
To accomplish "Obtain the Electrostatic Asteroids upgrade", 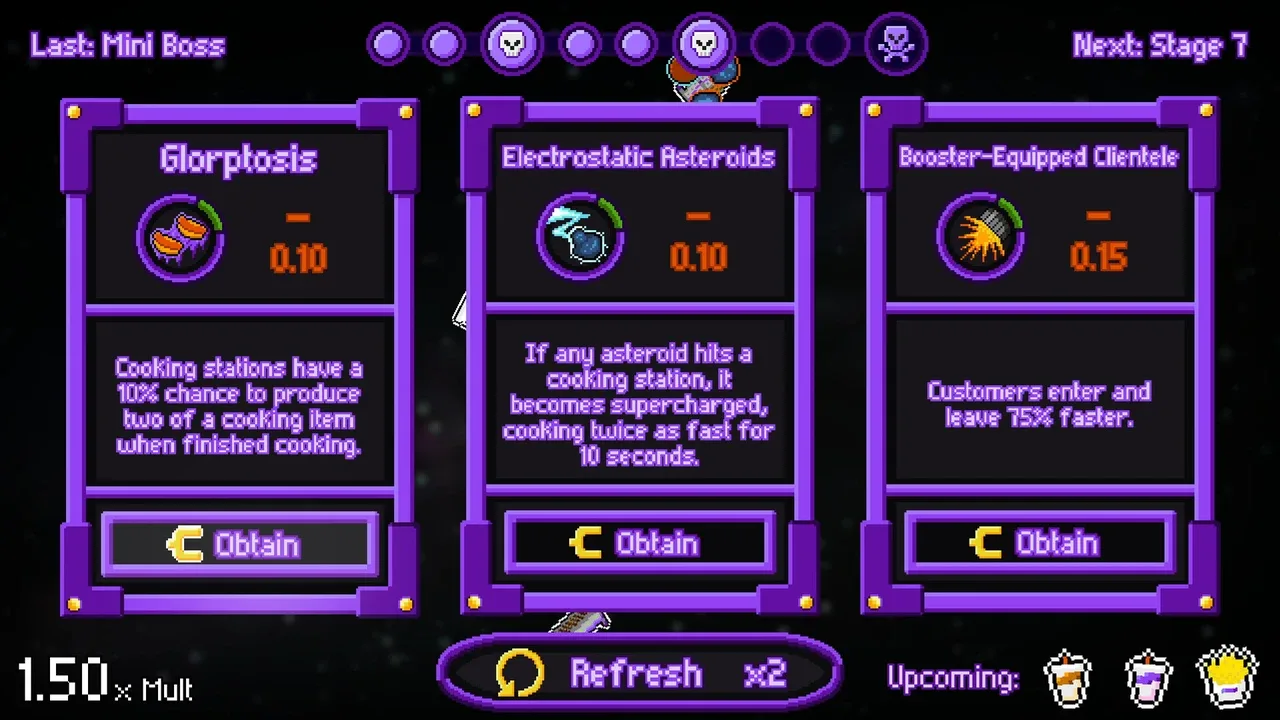I will point(640,544).
